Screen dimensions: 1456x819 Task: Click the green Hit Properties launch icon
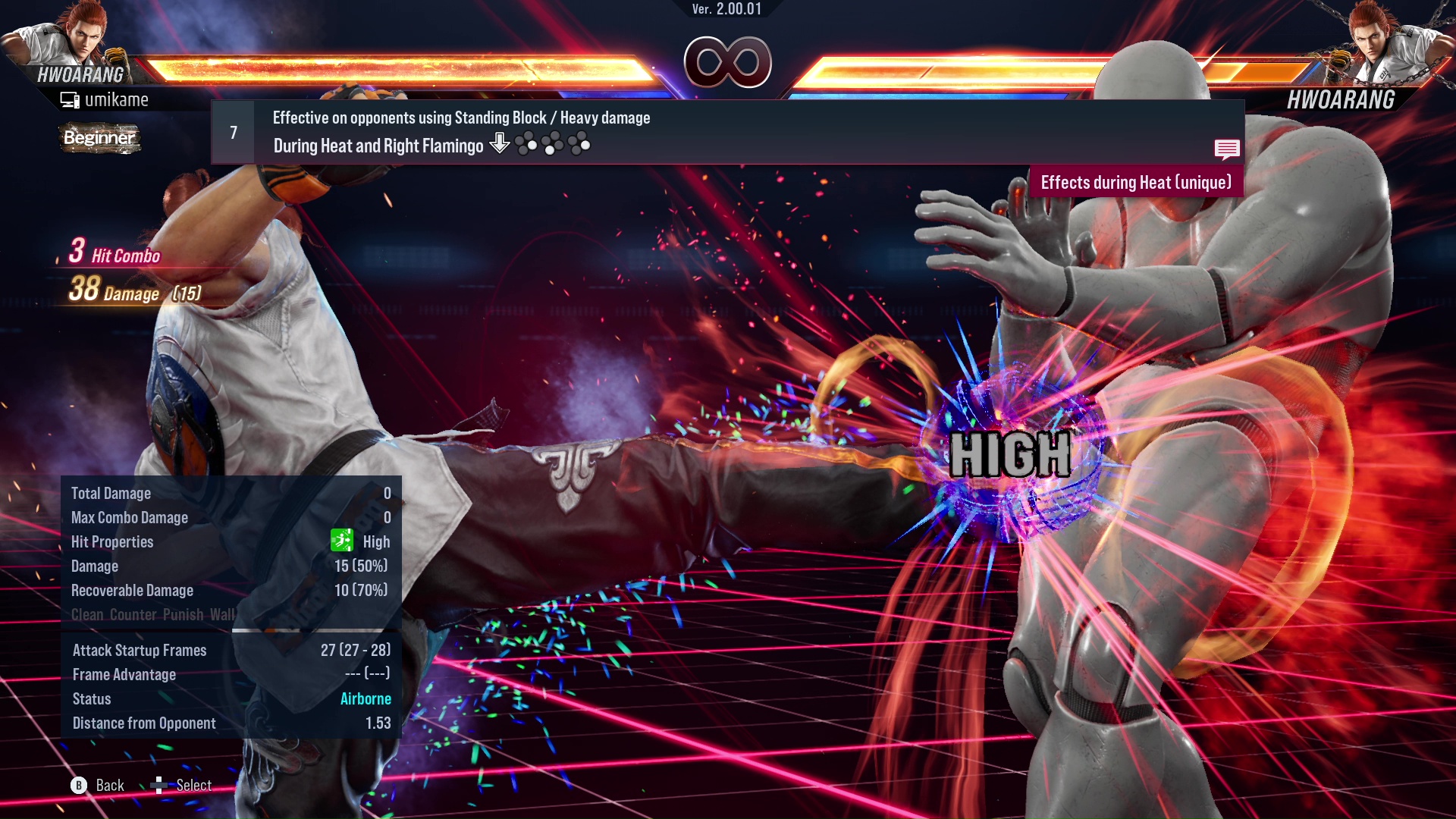tap(343, 541)
